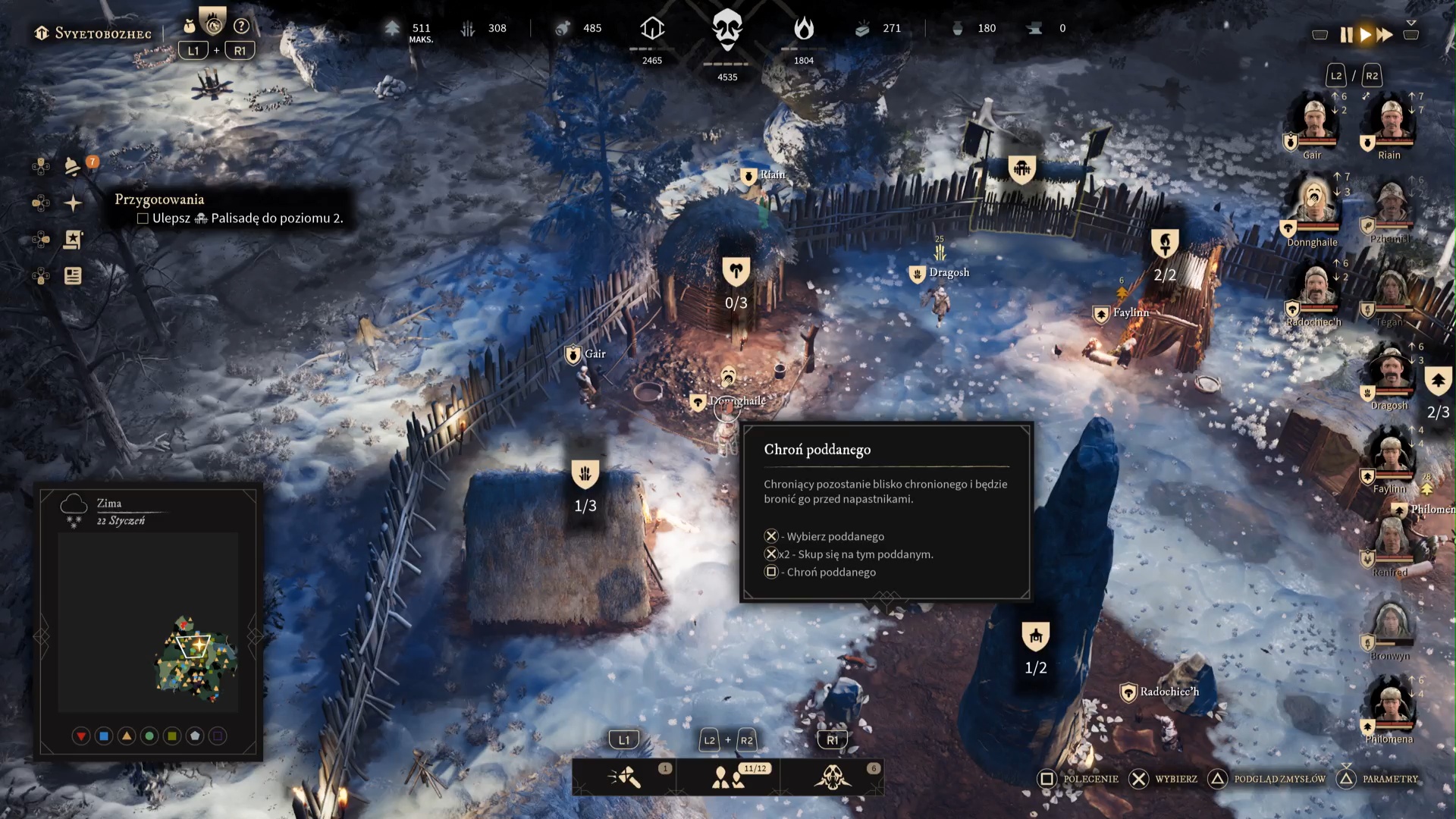Set normal speed with the play button
1456x819 pixels.
pos(1366,35)
